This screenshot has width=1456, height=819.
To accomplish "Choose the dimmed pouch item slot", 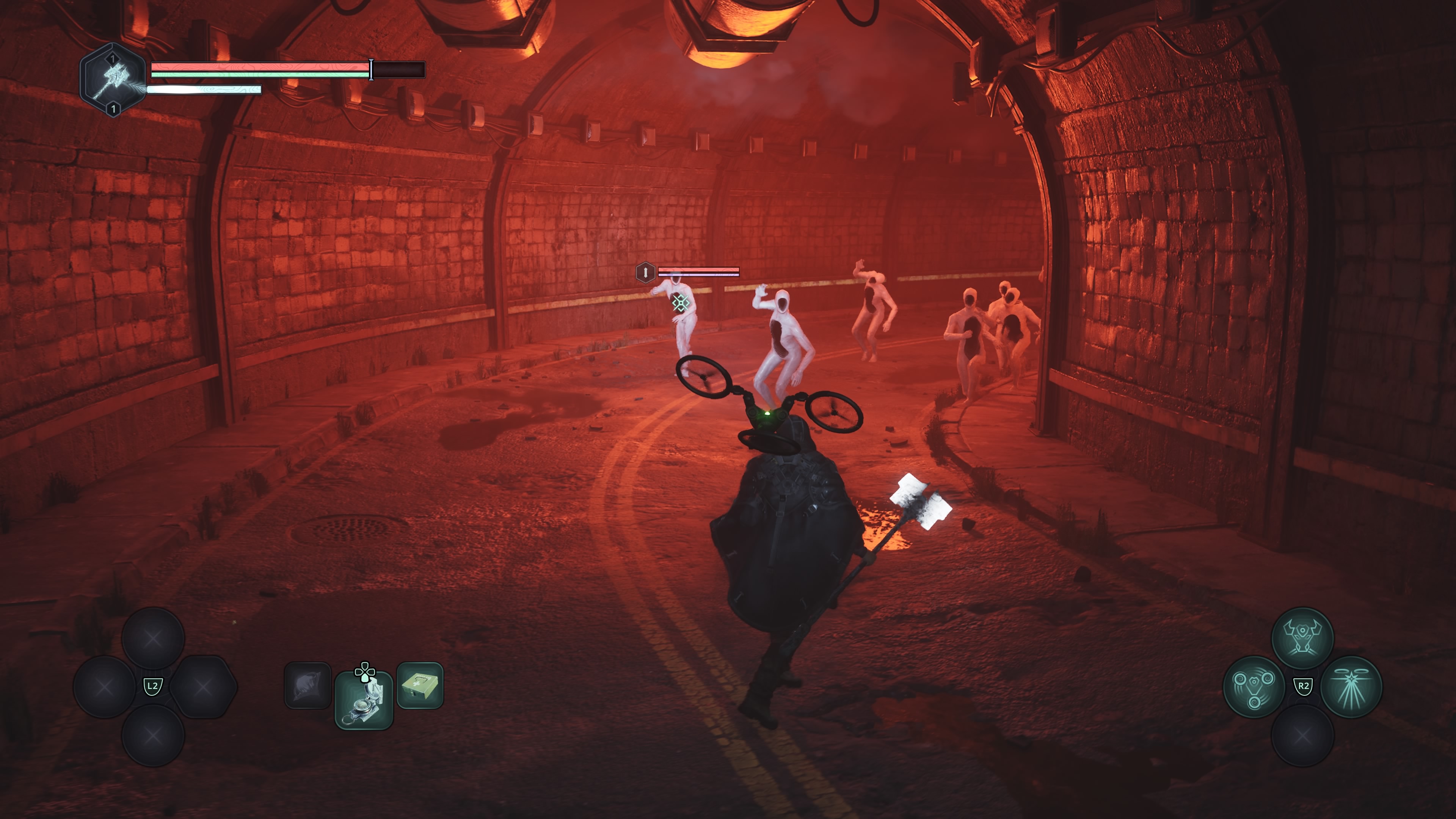I will (308, 685).
